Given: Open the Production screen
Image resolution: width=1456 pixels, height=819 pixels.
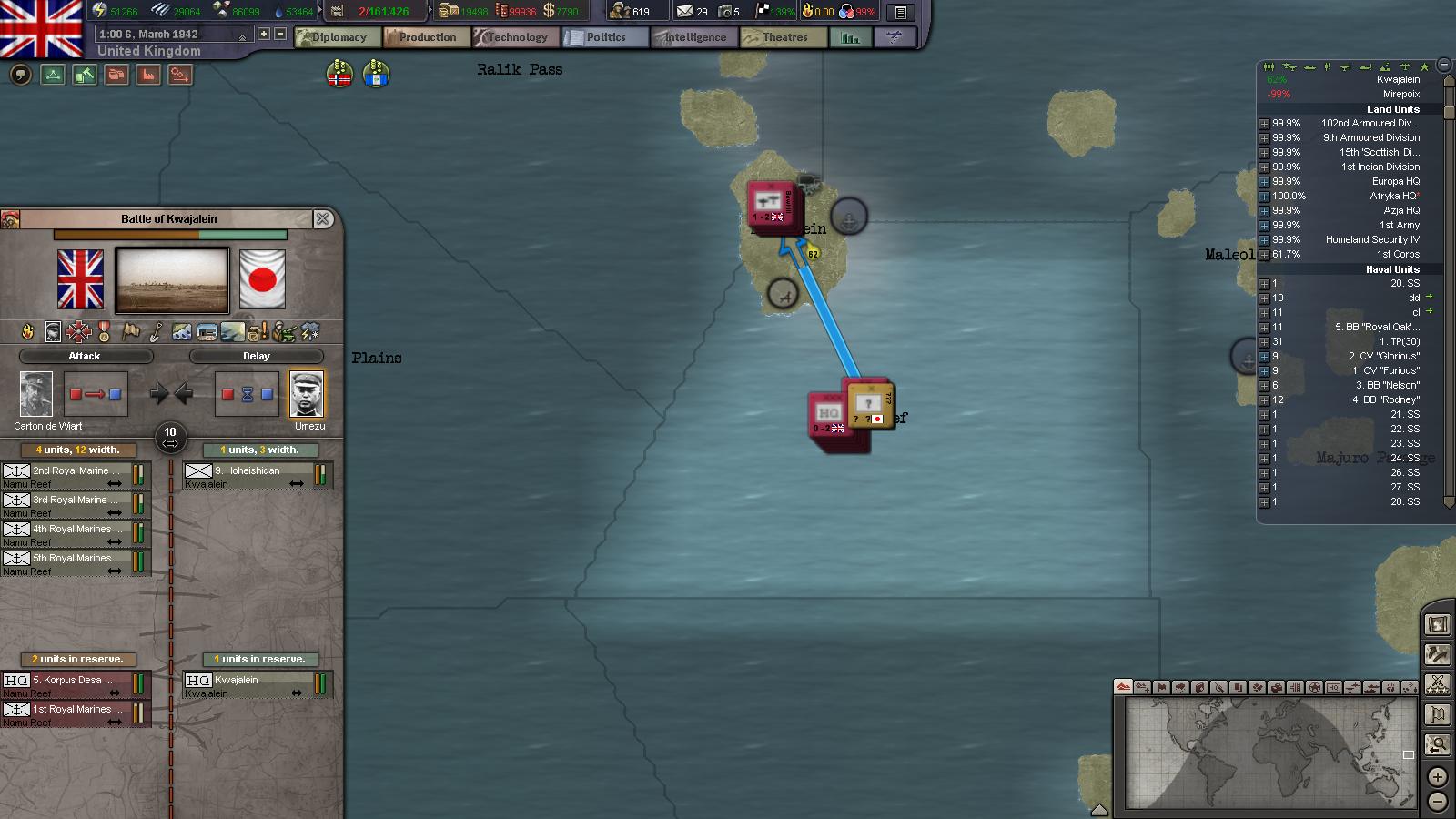Looking at the screenshot, I should pyautogui.click(x=425, y=37).
